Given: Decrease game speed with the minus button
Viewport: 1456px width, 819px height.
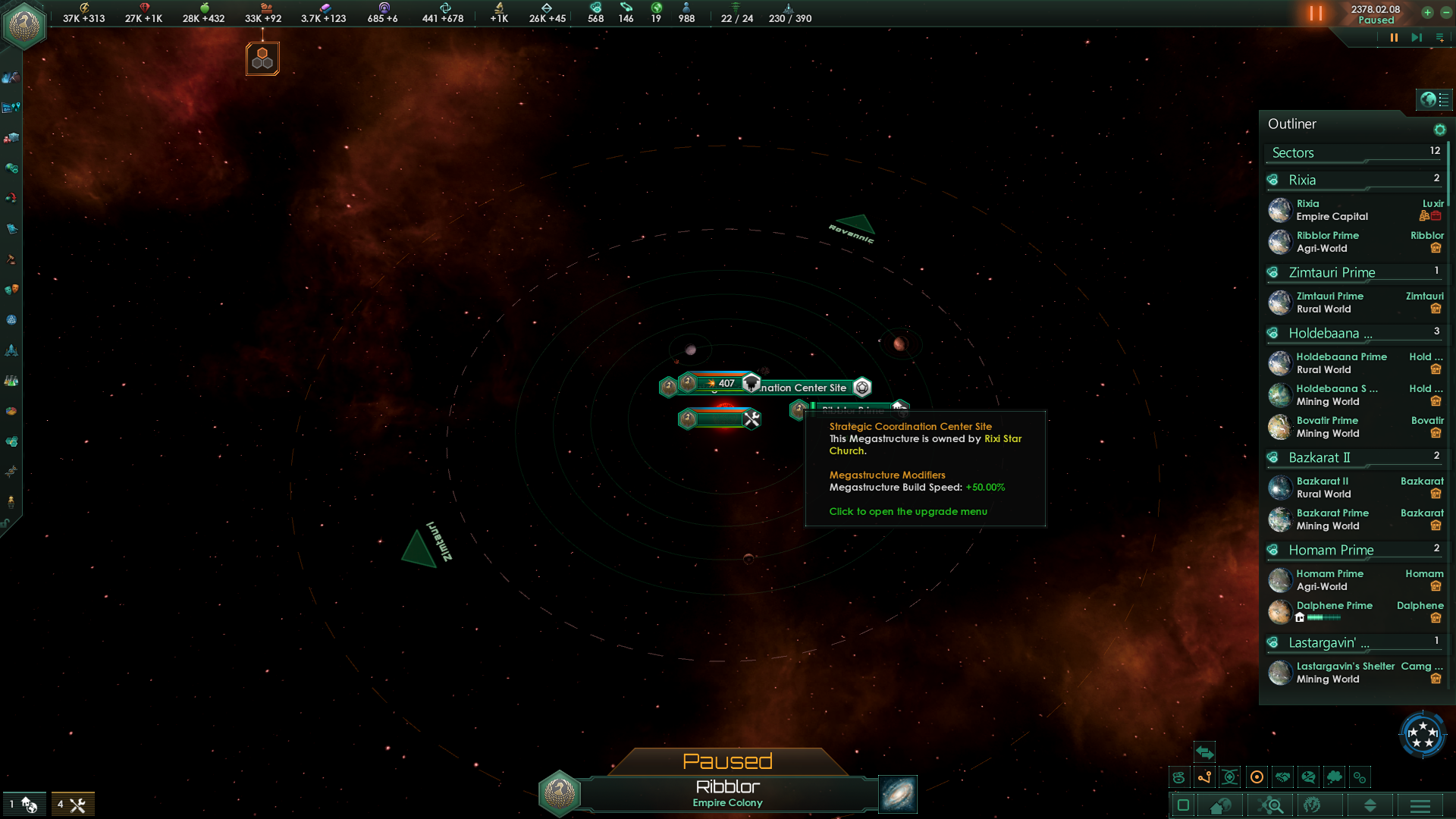Looking at the screenshot, I should [1445, 12].
